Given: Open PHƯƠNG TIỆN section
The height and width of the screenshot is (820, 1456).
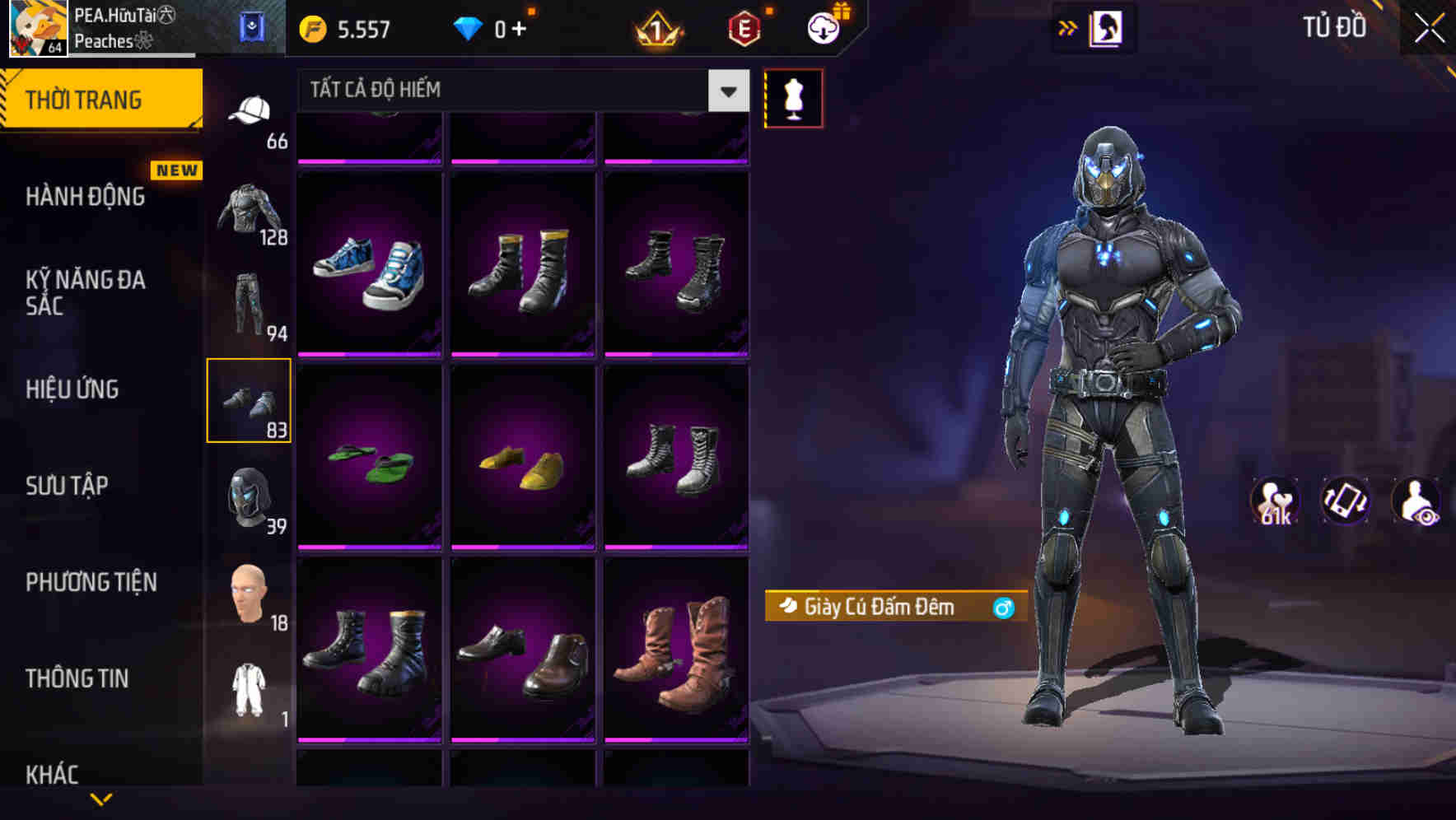Looking at the screenshot, I should point(91,582).
